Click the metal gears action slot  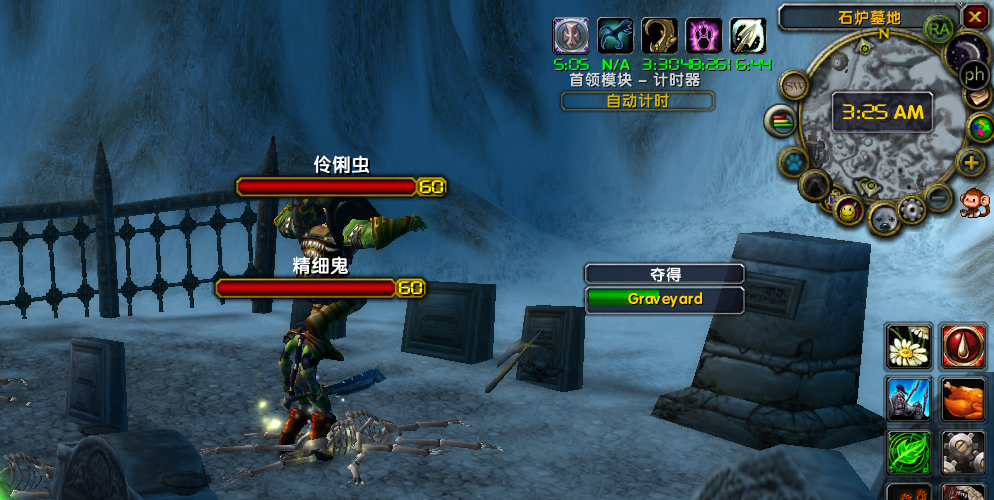[964, 452]
